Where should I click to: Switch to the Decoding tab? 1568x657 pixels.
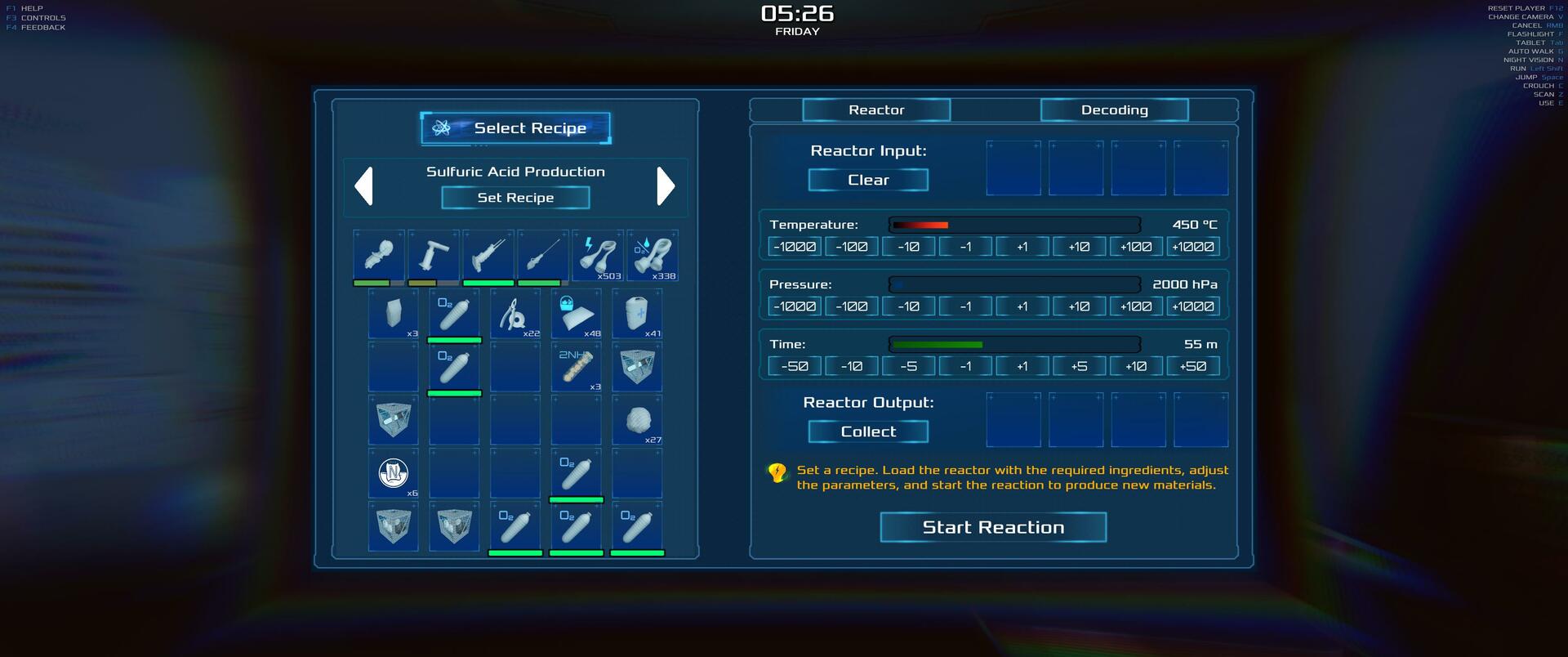point(1114,110)
